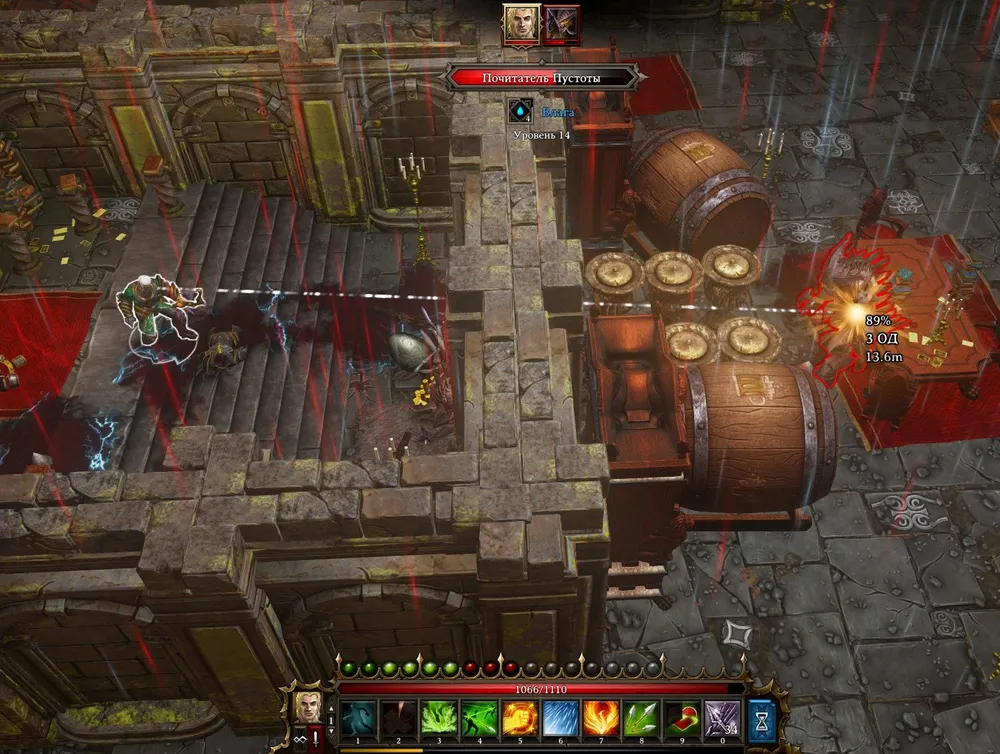The image size is (1000, 754).
Task: Open the blond hero portrait beside the hotbar
Action: (308, 705)
